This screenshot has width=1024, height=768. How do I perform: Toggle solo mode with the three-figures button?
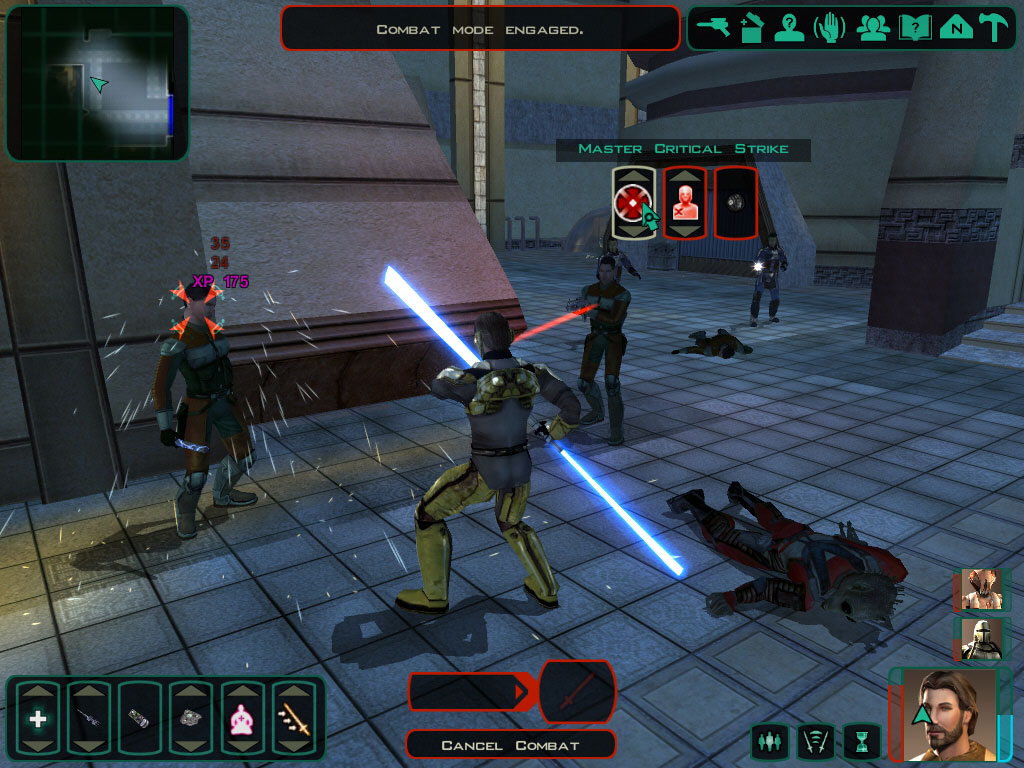click(769, 742)
